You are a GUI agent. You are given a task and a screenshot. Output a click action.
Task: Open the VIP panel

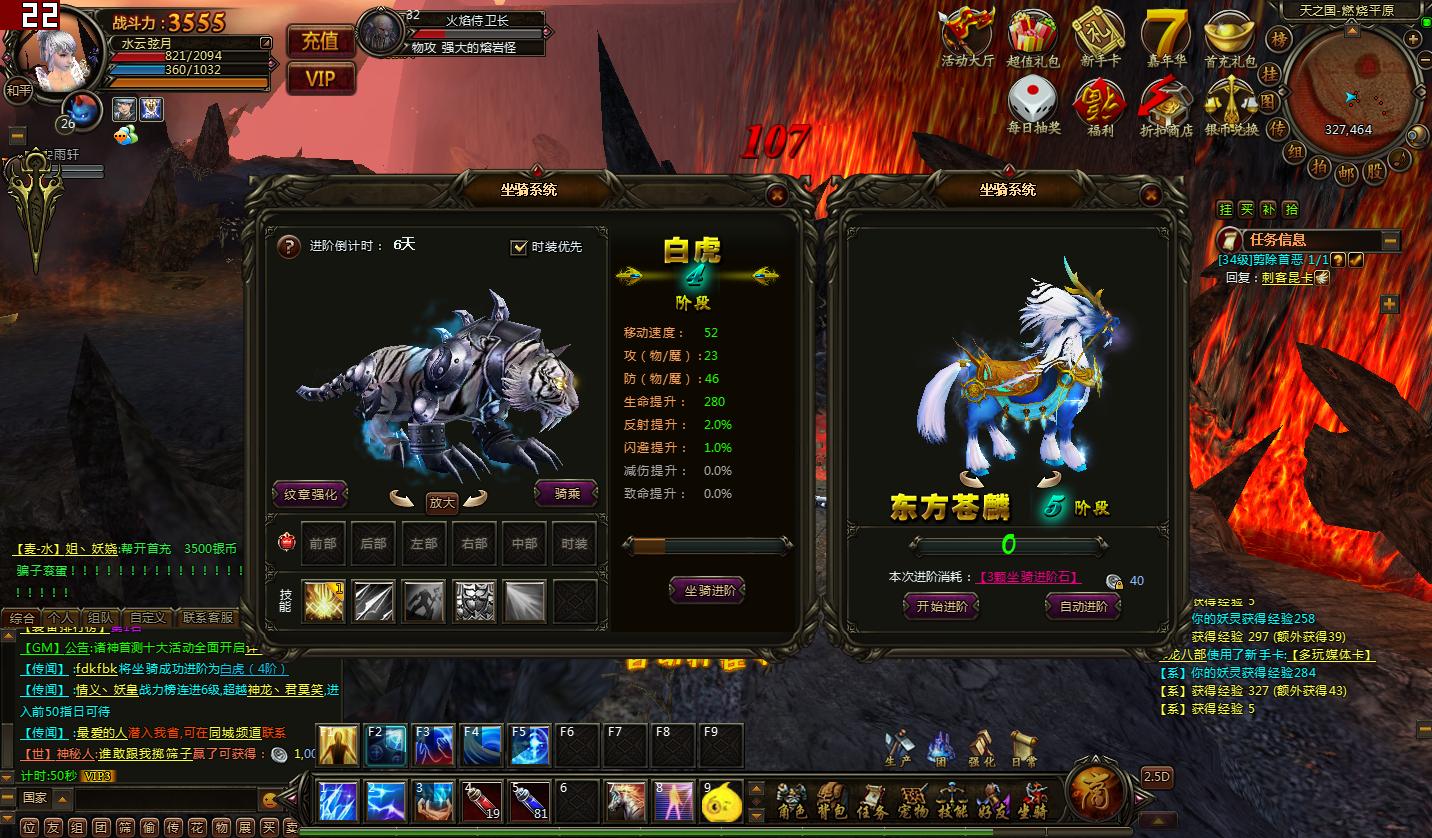[320, 78]
